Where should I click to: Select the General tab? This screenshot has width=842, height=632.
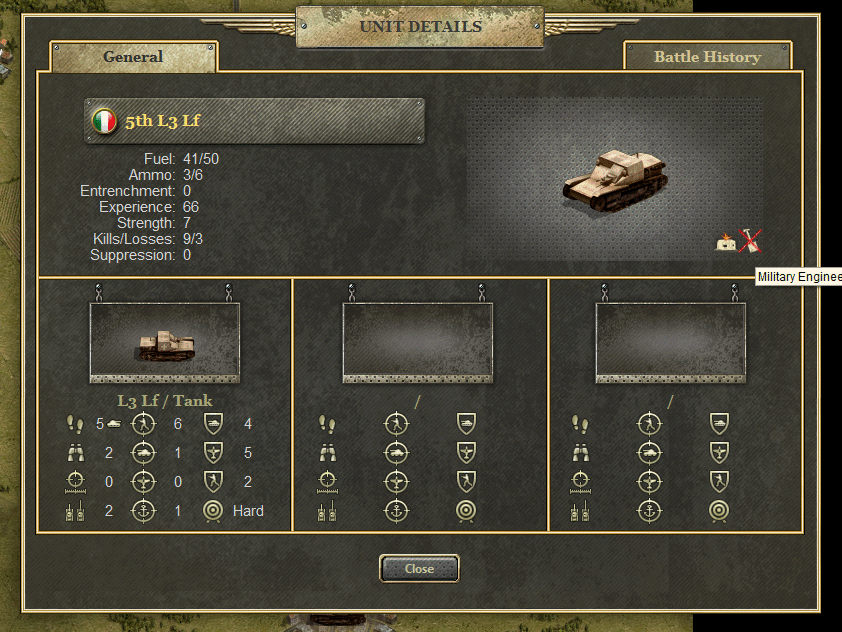tap(133, 57)
